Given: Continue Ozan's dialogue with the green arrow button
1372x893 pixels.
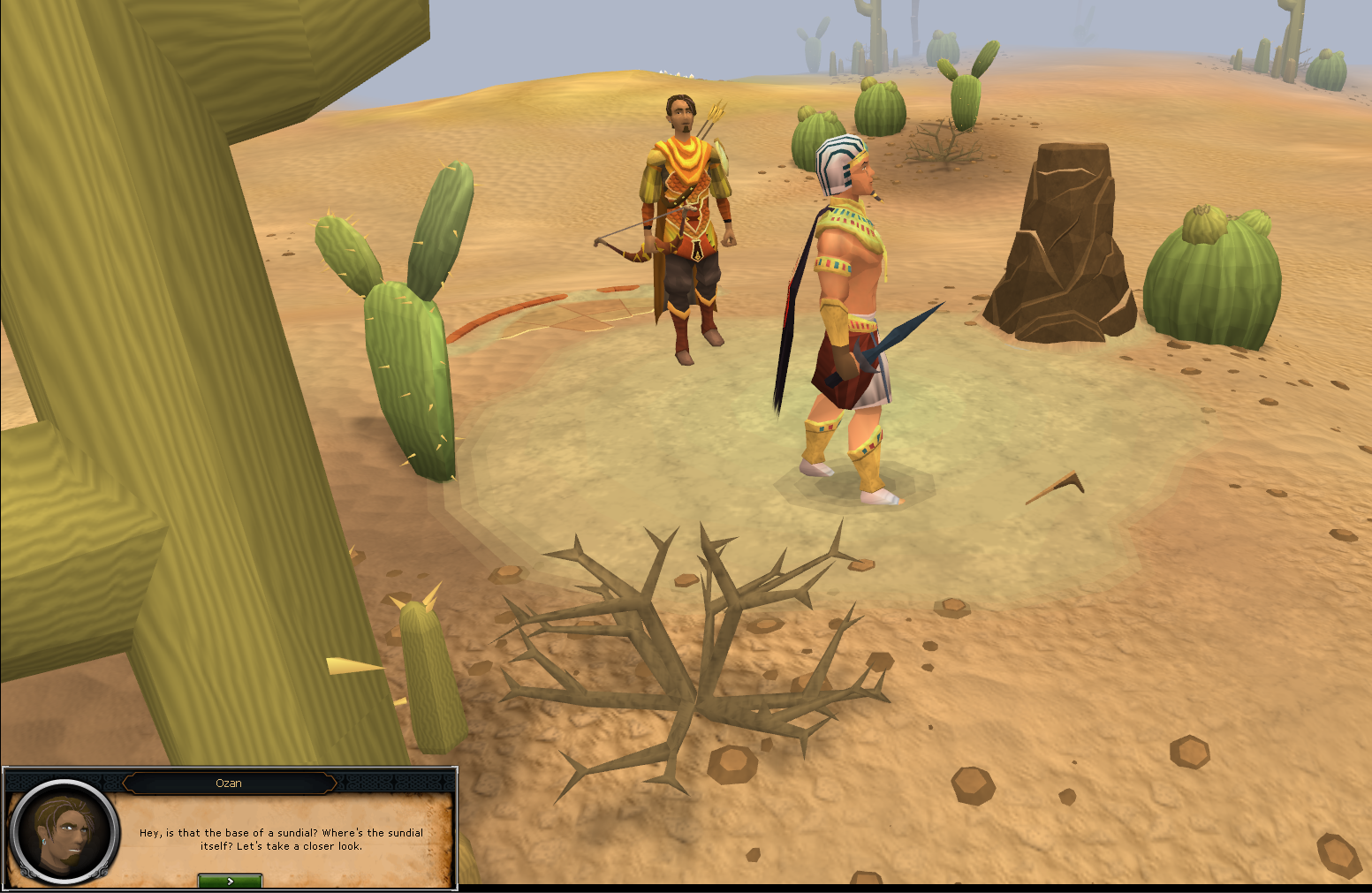Looking at the screenshot, I should 230,881.
